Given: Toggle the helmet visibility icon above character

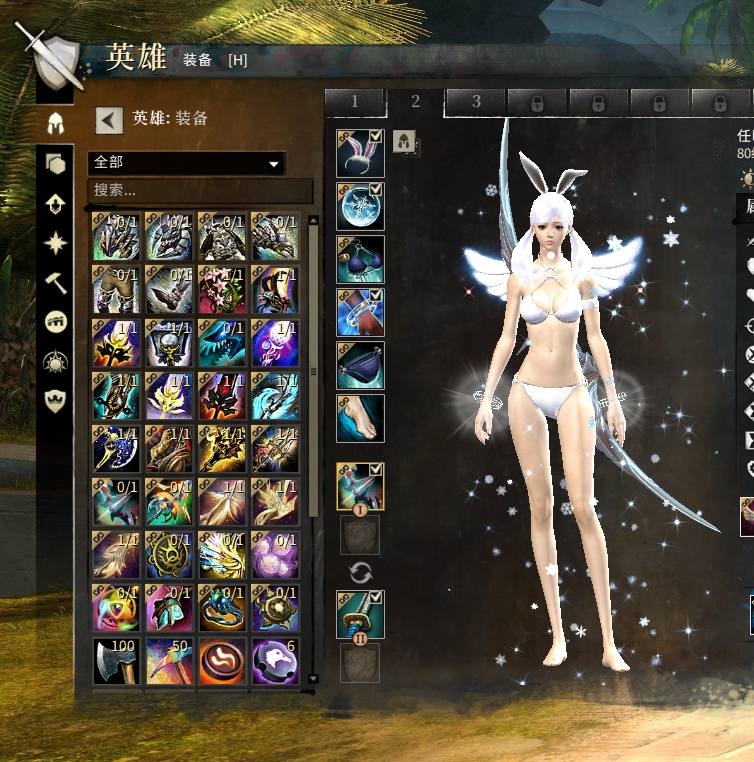Looking at the screenshot, I should [404, 141].
